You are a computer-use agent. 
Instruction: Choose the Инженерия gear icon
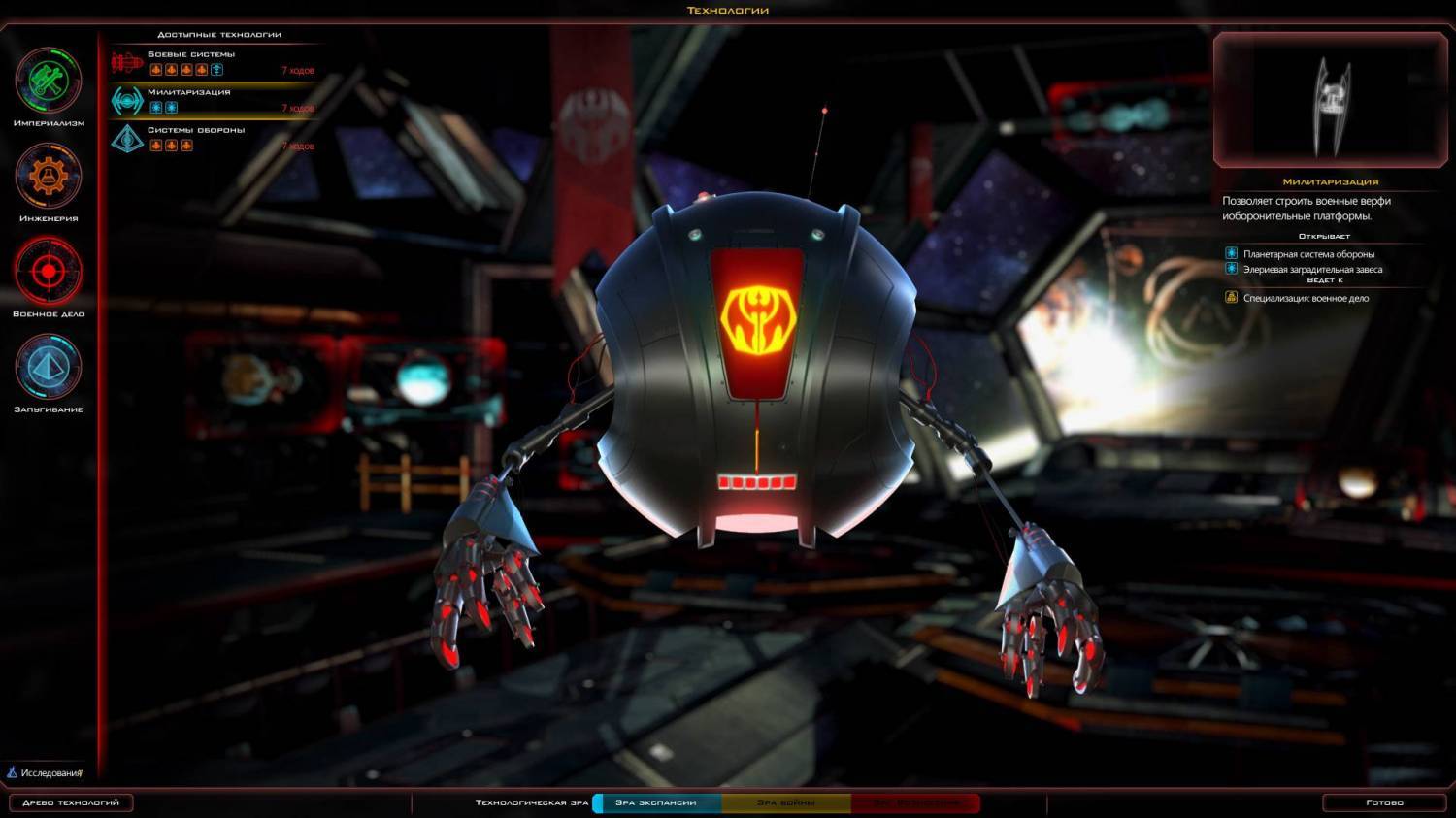(x=49, y=177)
